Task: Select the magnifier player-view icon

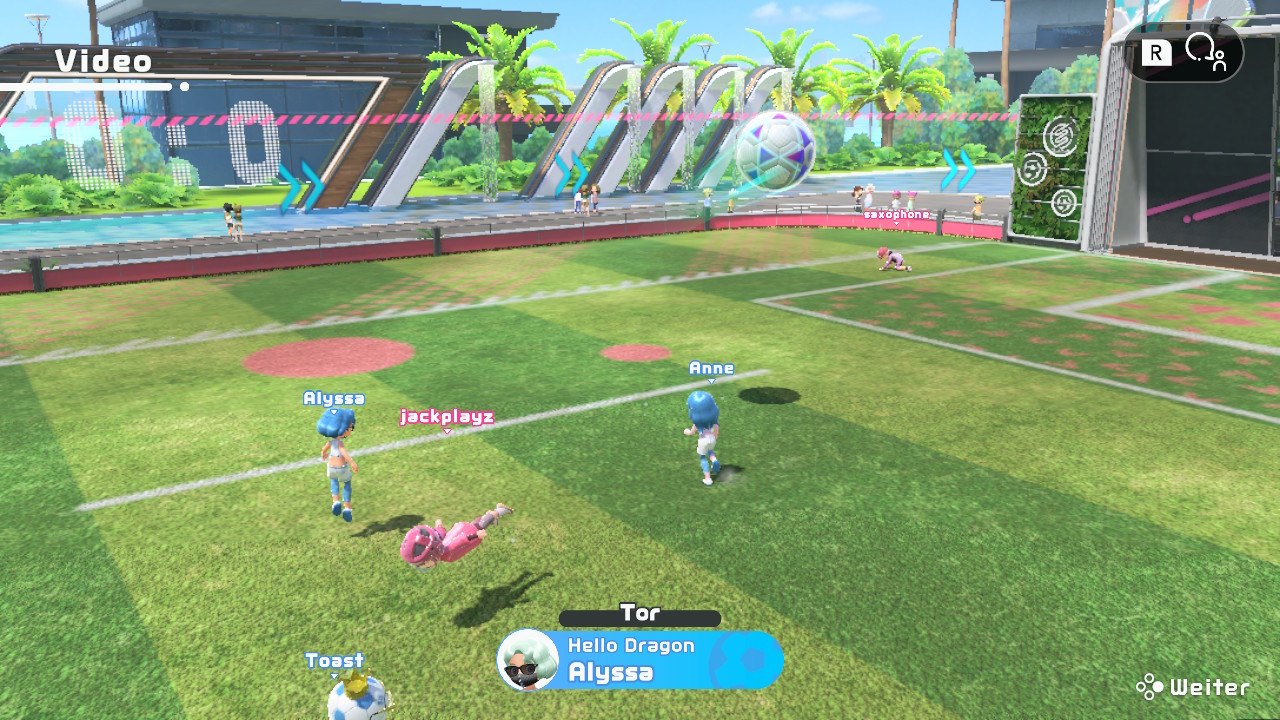Action: (1203, 51)
